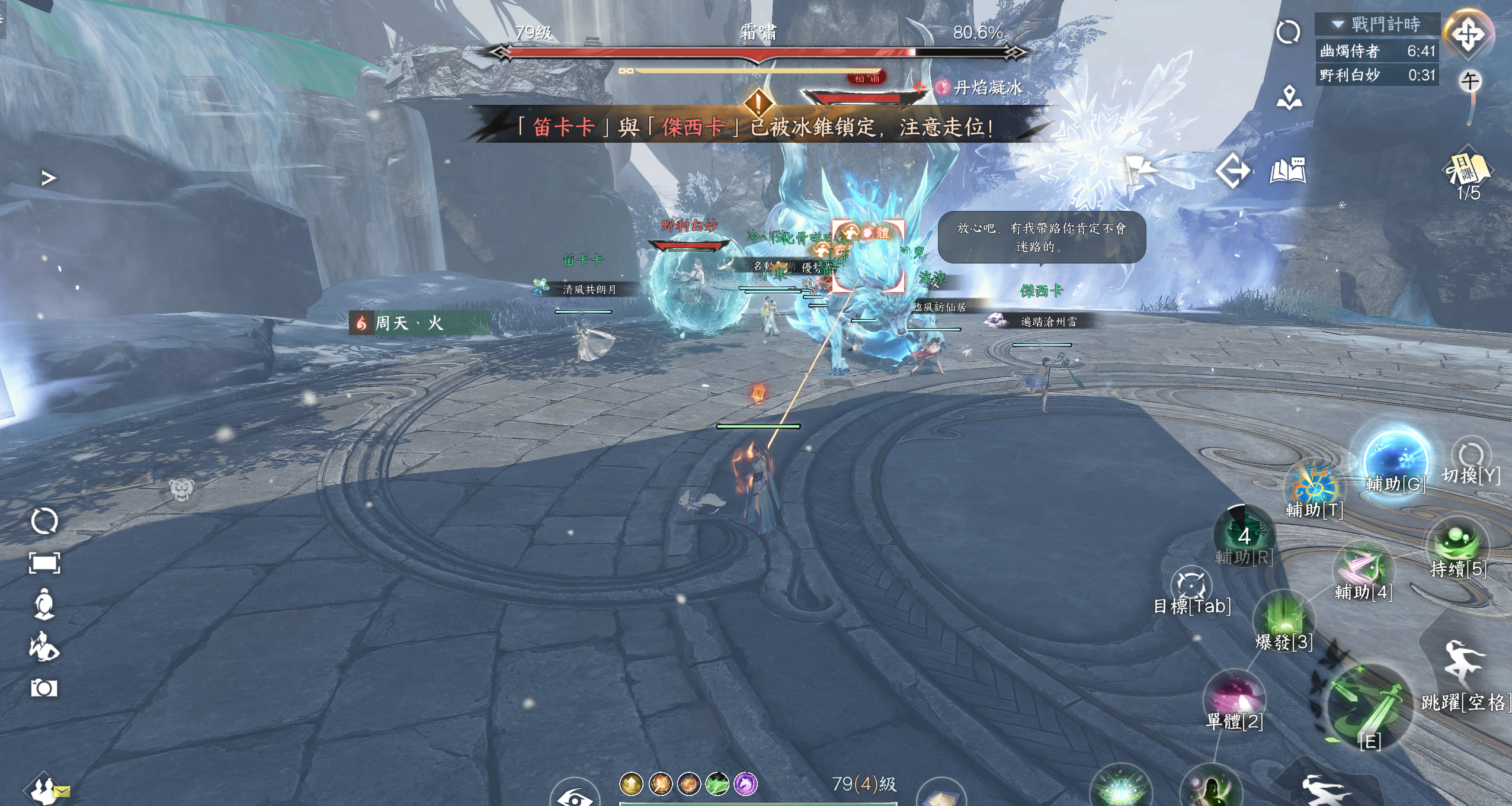Viewport: 1512px width, 806px height.
Task: Select the flag marker icon
Action: tap(1140, 171)
